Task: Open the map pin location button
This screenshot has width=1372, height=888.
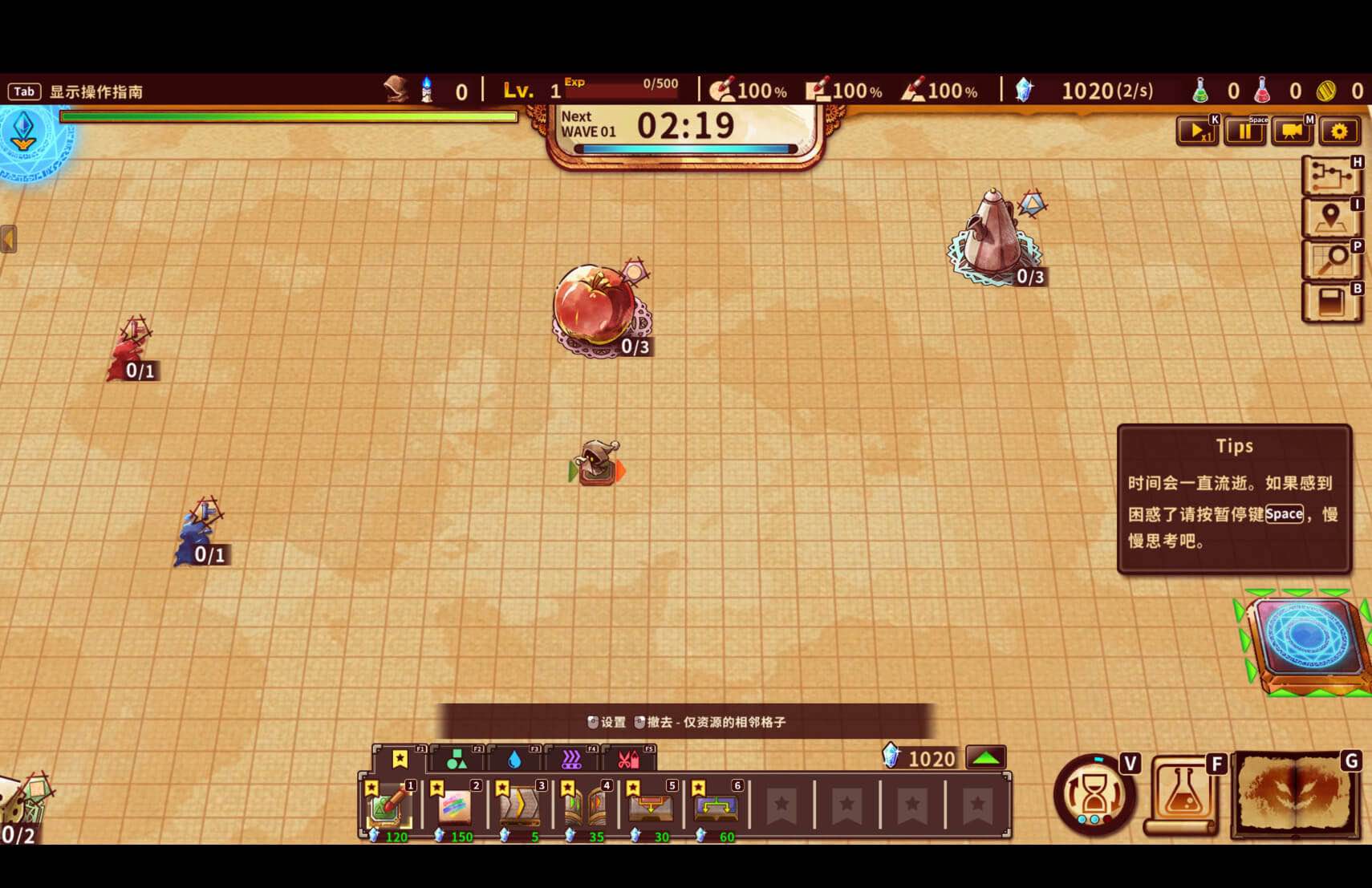Action: click(x=1330, y=217)
